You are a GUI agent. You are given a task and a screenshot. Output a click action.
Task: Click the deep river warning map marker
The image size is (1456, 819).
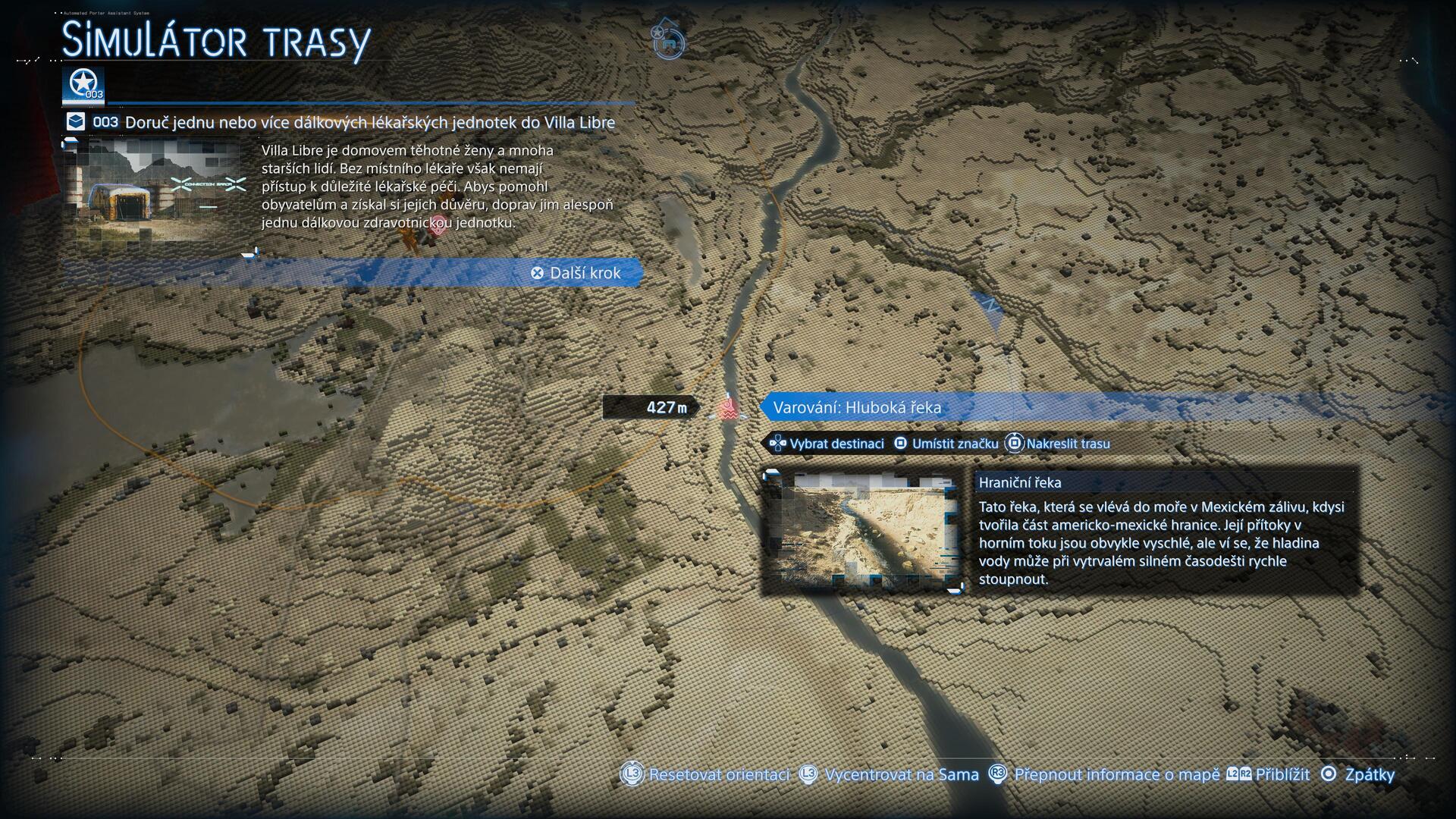[728, 409]
